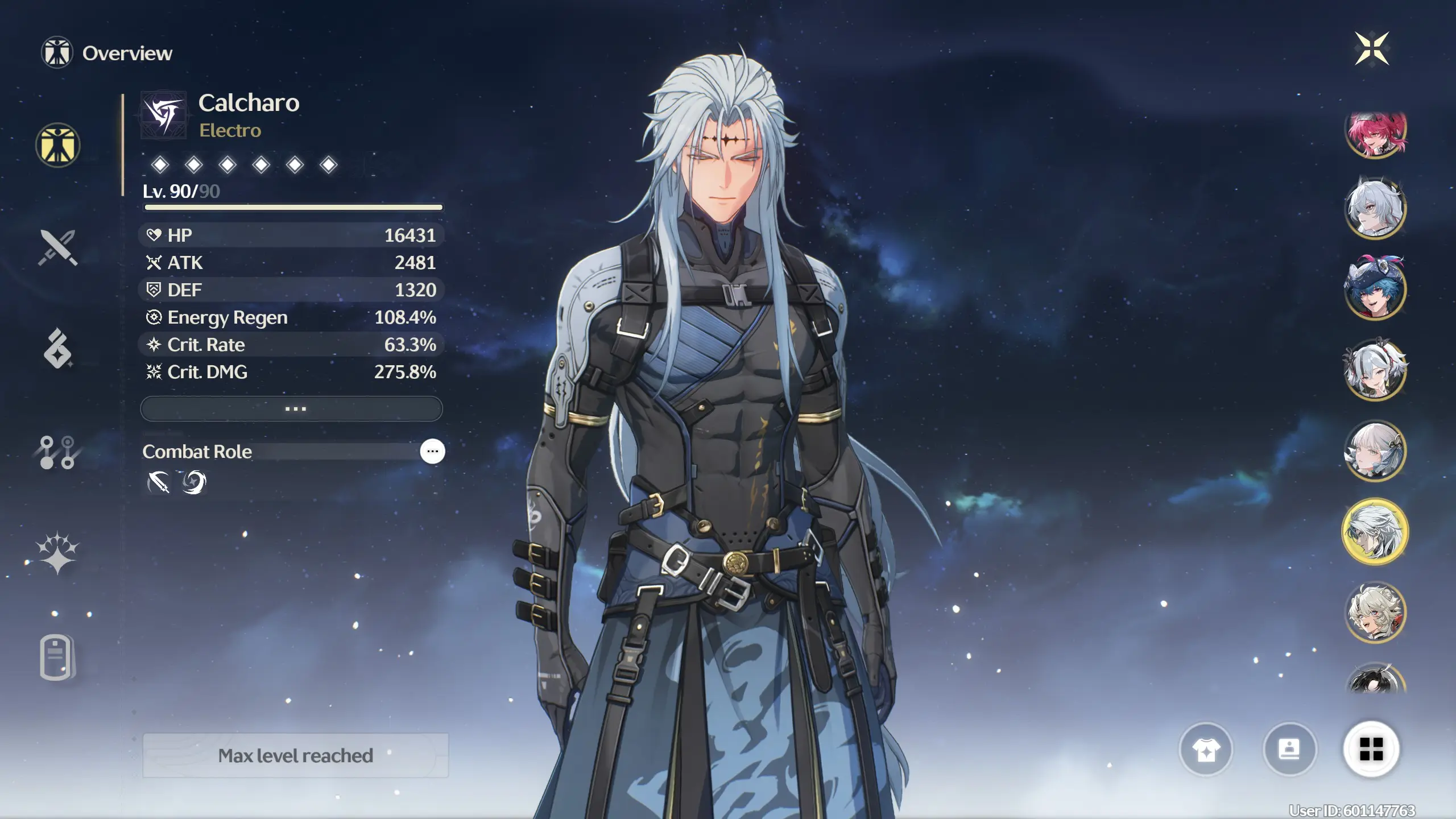The width and height of the screenshot is (1456, 819).
Task: Open the outfit shirt button
Action: point(1206,750)
